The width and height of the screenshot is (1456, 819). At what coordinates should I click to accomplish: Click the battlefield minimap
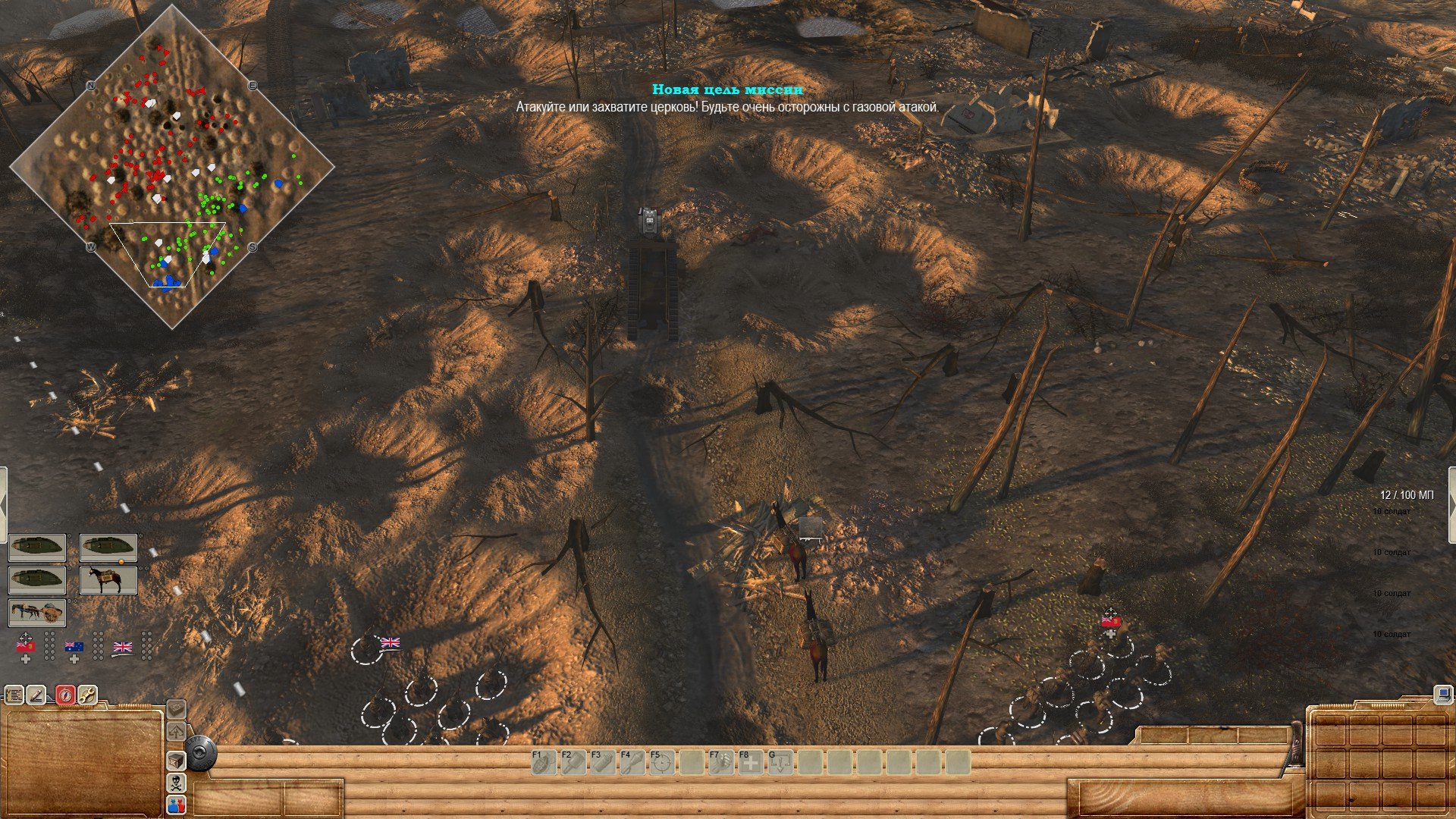(x=172, y=167)
